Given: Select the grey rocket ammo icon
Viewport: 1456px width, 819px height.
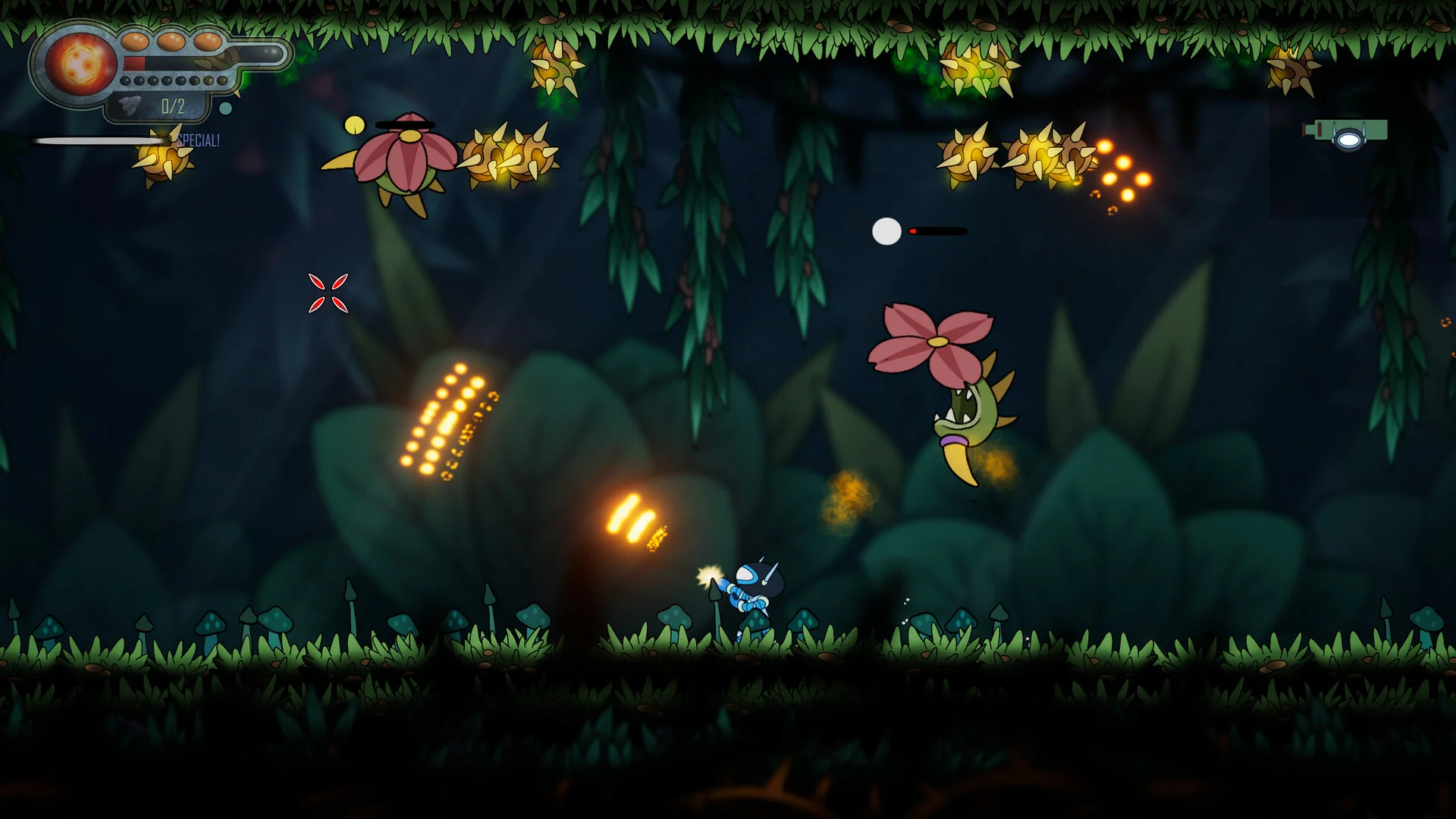Looking at the screenshot, I should [x=131, y=106].
